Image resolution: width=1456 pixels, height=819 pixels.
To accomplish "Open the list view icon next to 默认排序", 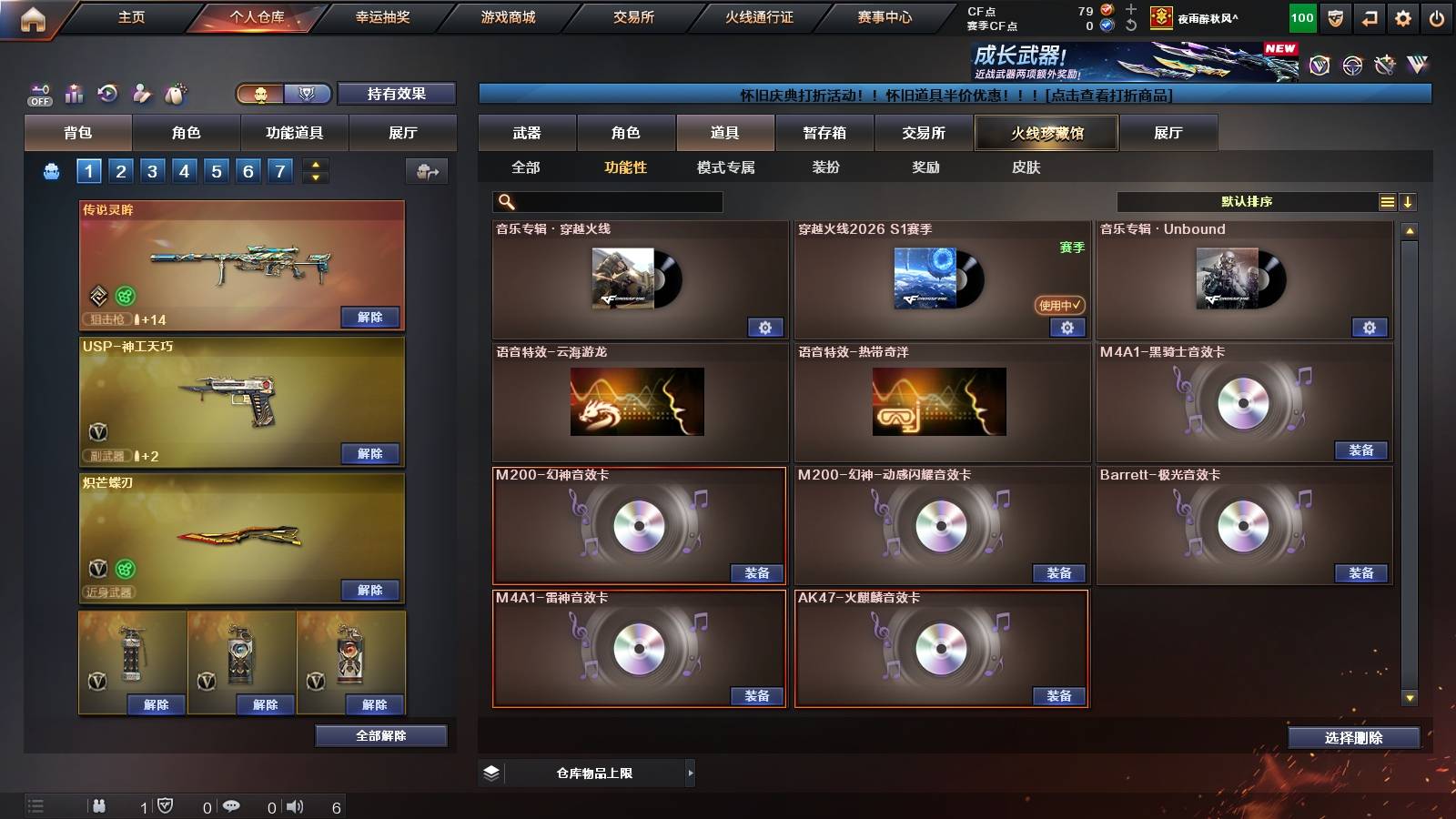I will (1387, 201).
